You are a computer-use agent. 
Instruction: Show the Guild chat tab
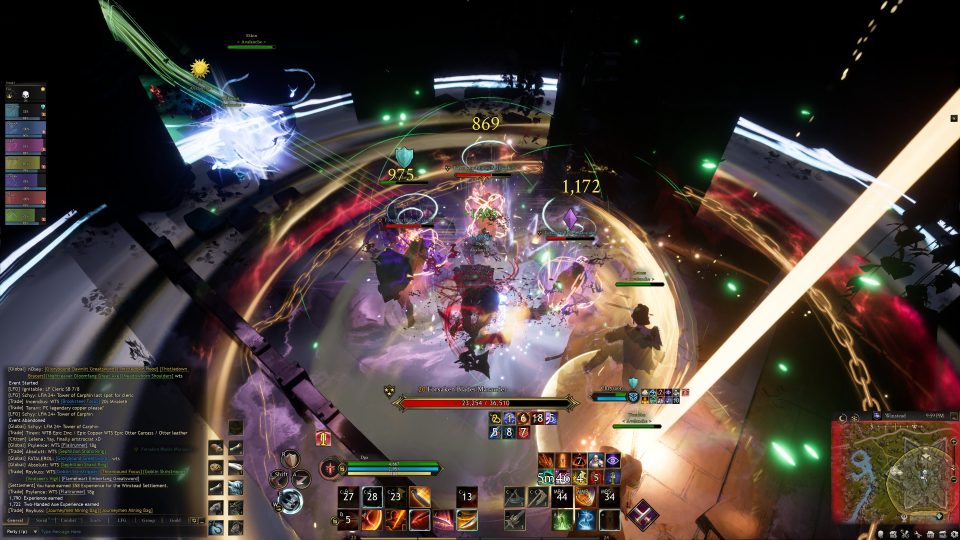pyautogui.click(x=175, y=520)
